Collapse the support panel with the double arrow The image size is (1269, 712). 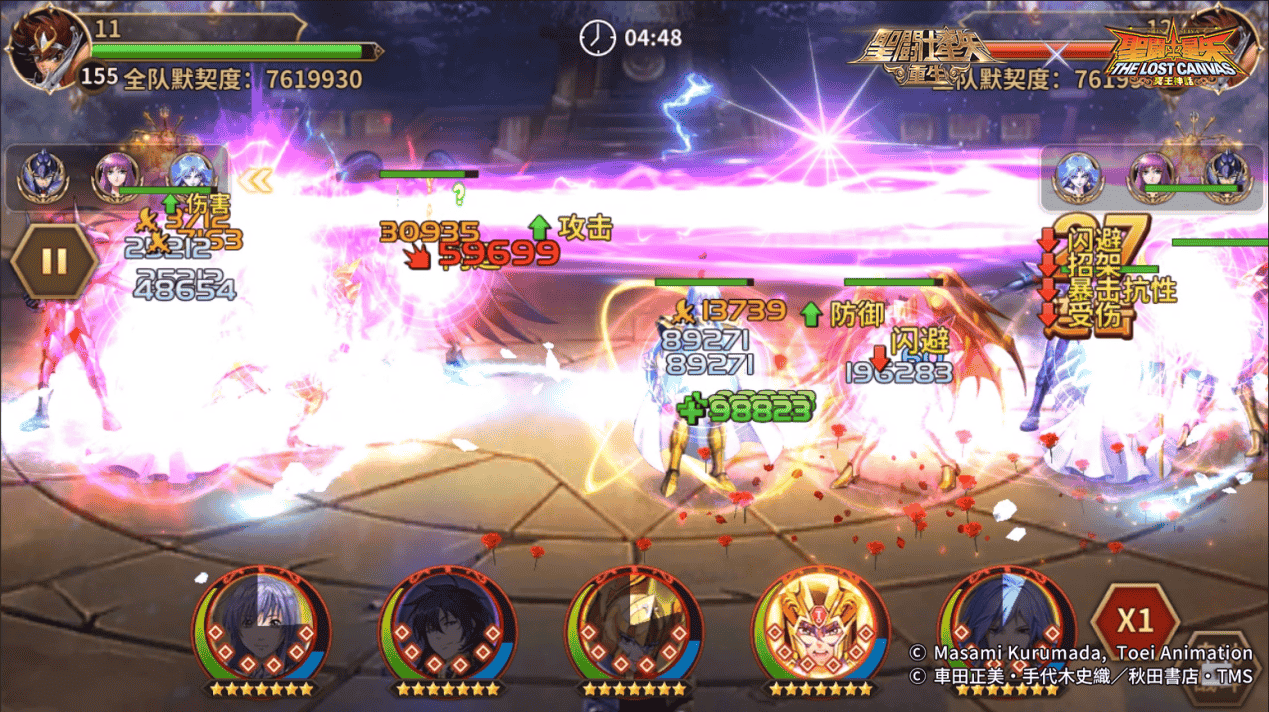260,180
